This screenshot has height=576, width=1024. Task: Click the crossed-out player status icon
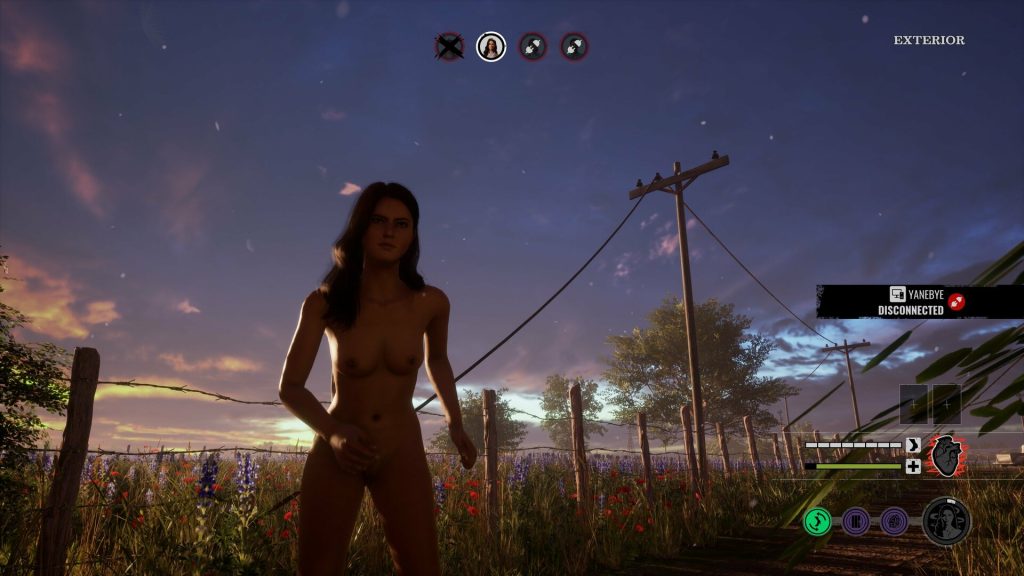(449, 46)
